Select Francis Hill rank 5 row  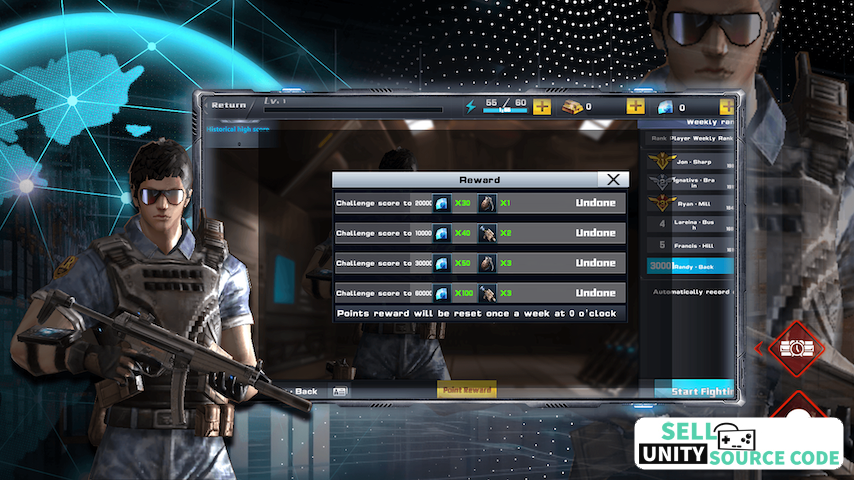690,245
